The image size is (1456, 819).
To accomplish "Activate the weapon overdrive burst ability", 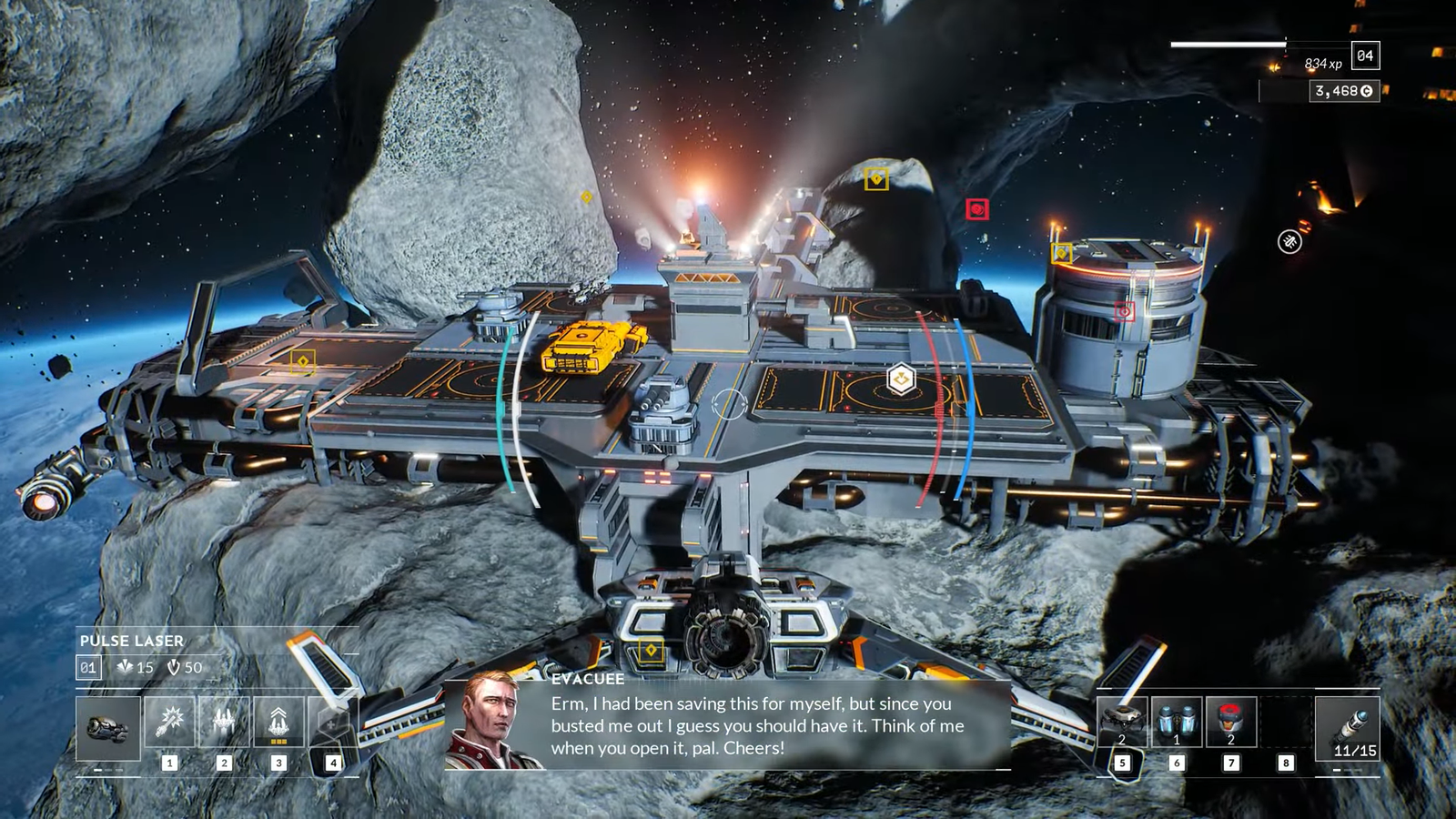I will click(x=170, y=723).
